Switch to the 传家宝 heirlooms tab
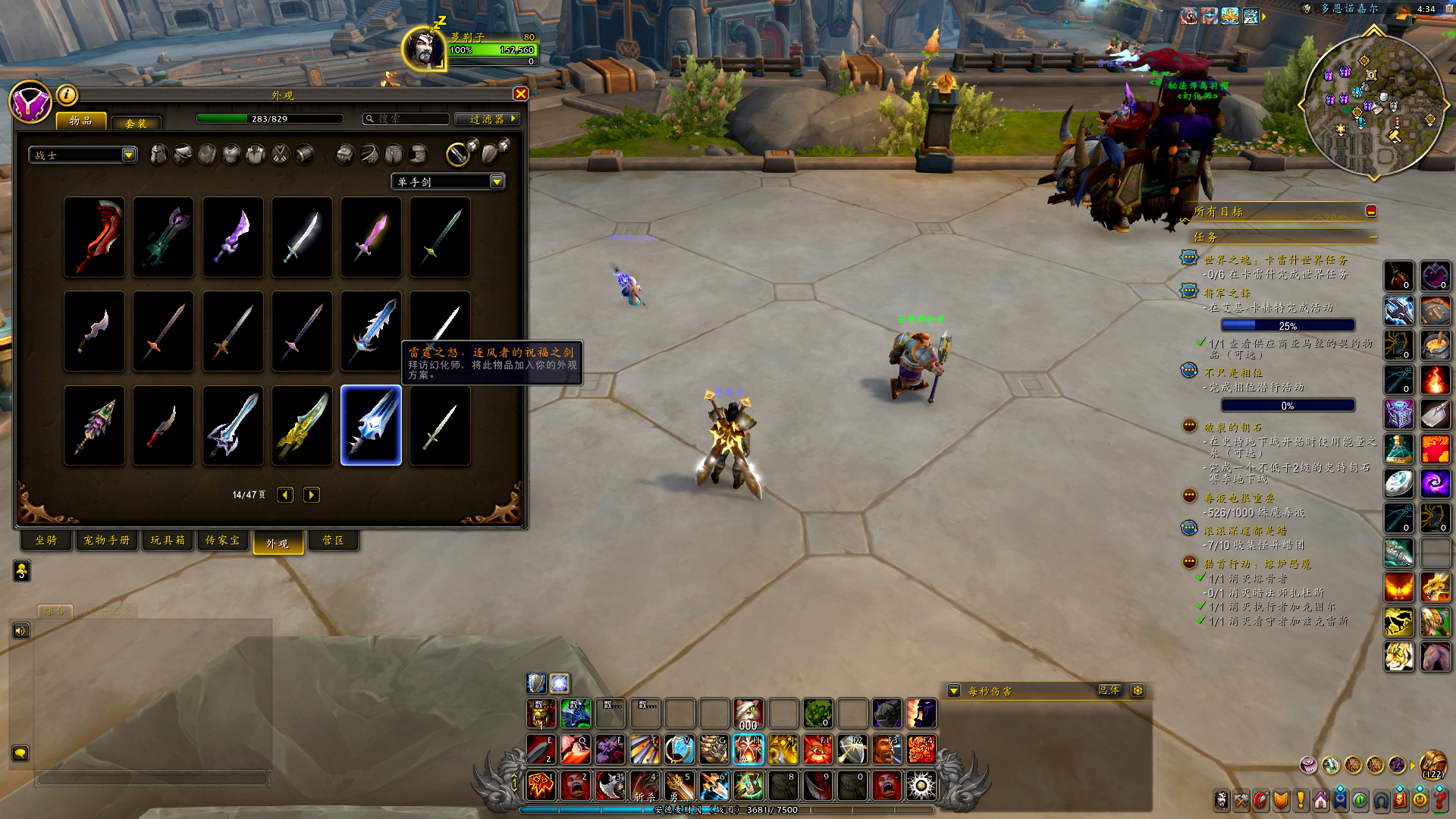 point(222,541)
